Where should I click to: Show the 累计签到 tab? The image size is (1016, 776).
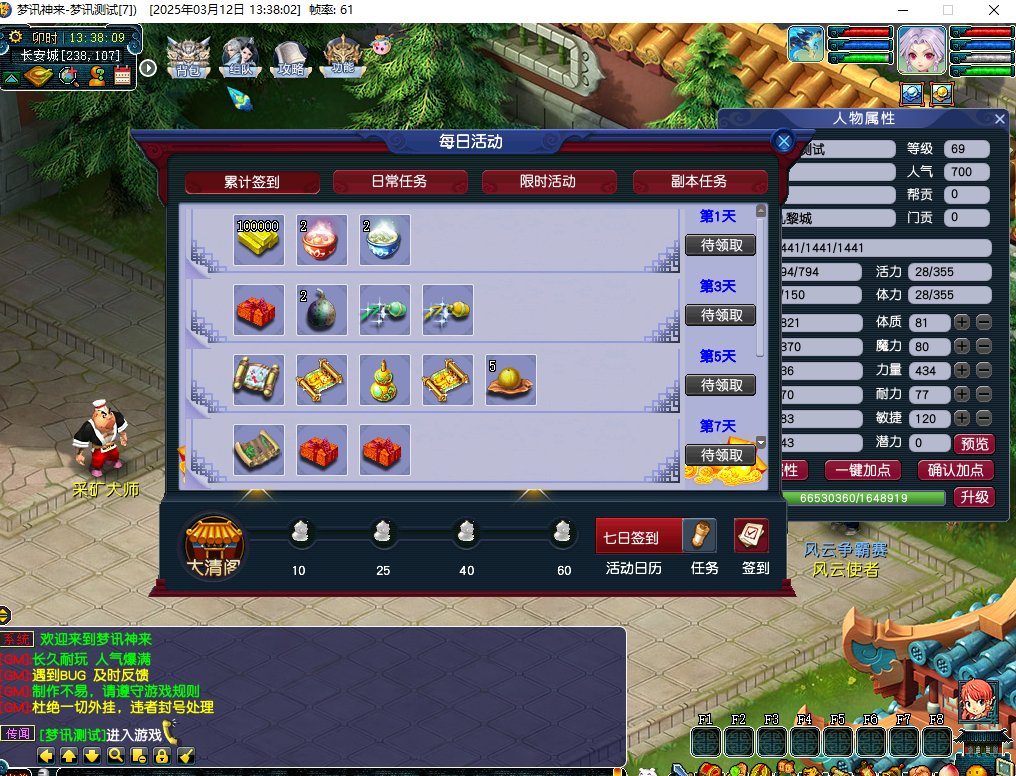click(x=252, y=183)
